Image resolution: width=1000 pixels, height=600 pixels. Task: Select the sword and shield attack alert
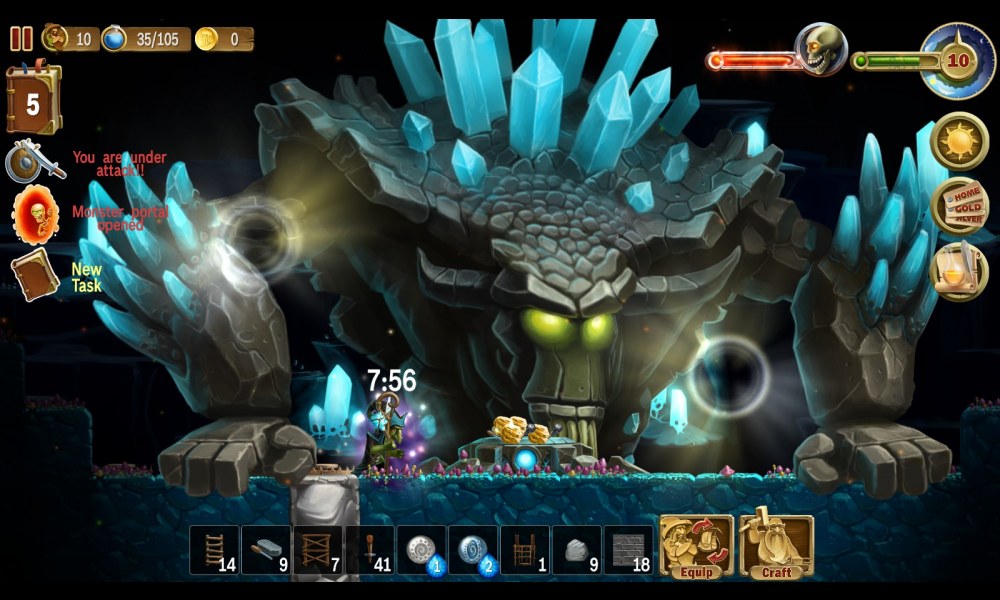pyautogui.click(x=34, y=162)
